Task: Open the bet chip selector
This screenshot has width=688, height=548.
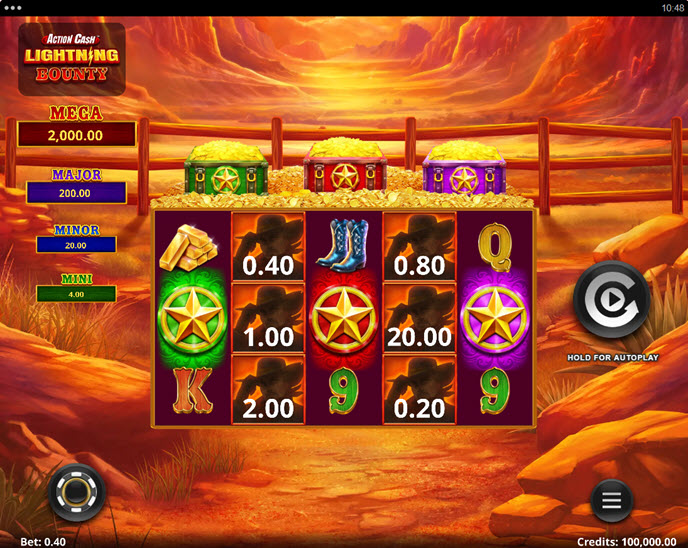Action: tap(77, 492)
